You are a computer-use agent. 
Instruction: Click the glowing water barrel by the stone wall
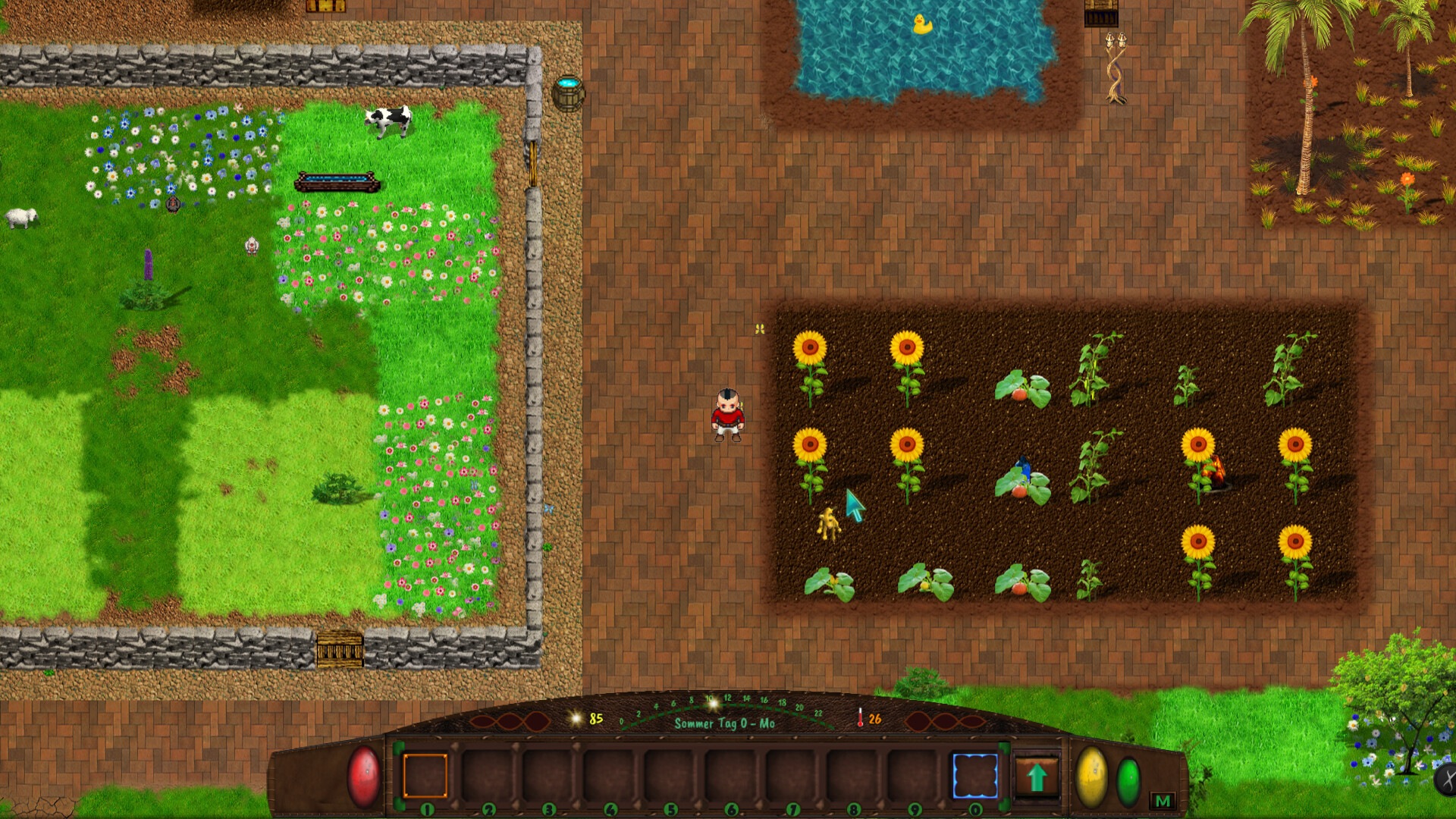tap(569, 93)
